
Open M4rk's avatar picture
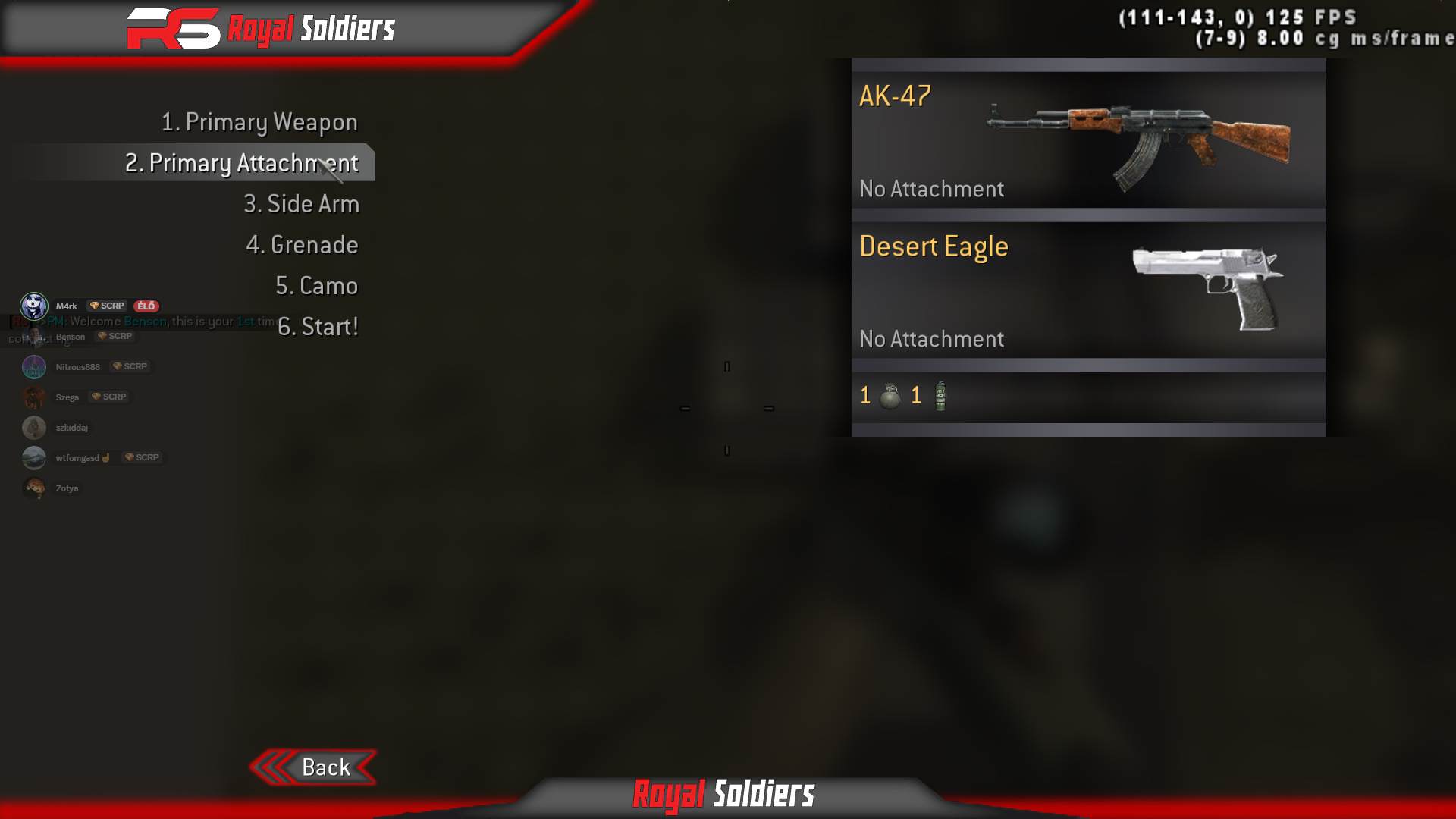click(33, 306)
